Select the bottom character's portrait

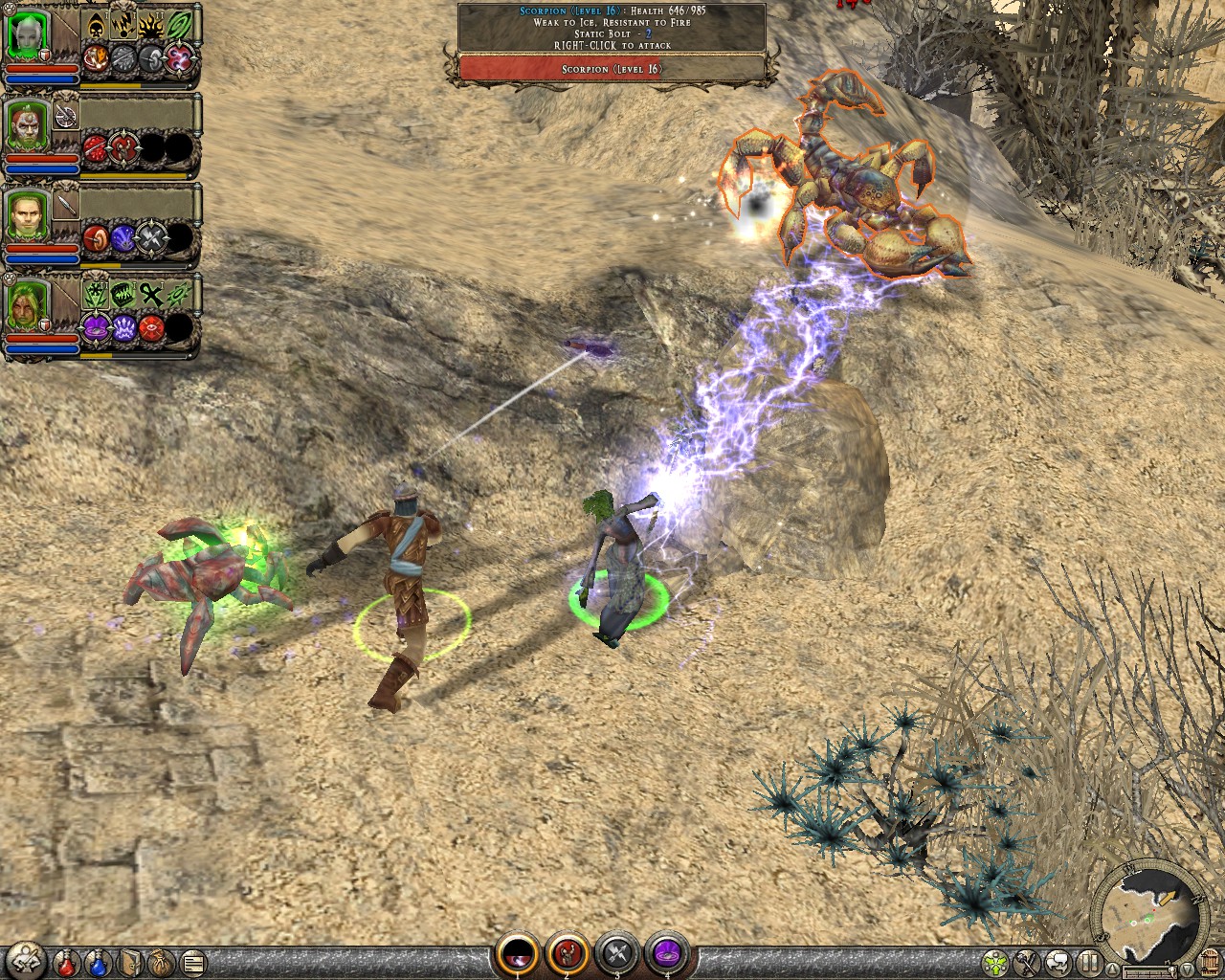(x=24, y=306)
